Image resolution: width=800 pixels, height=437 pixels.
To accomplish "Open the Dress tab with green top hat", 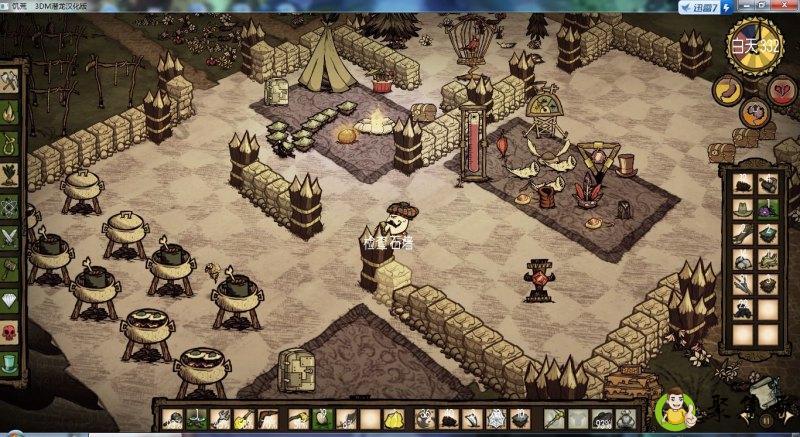I will pyautogui.click(x=10, y=362).
